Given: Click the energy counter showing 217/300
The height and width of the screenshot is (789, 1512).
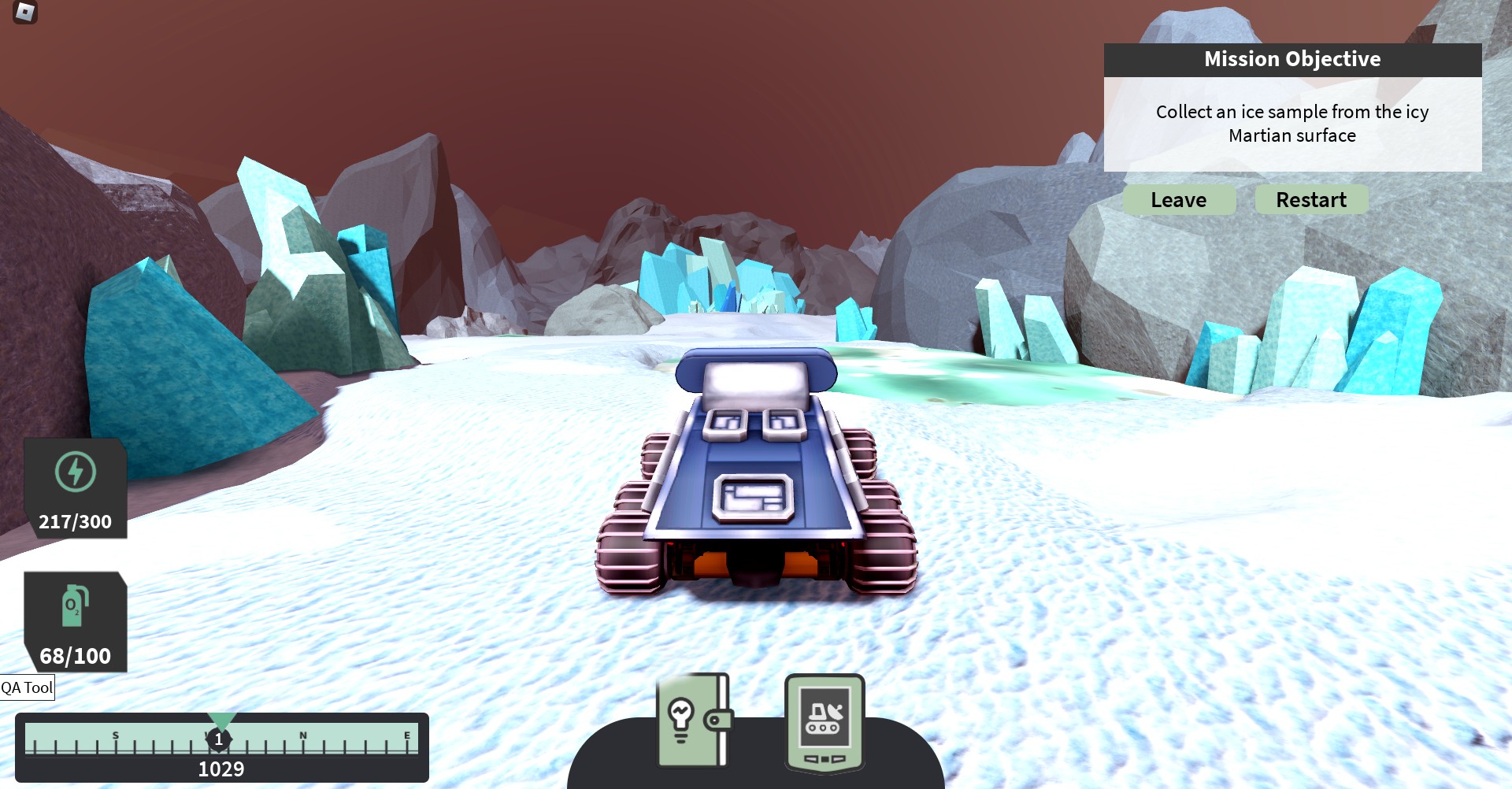Looking at the screenshot, I should click(75, 520).
